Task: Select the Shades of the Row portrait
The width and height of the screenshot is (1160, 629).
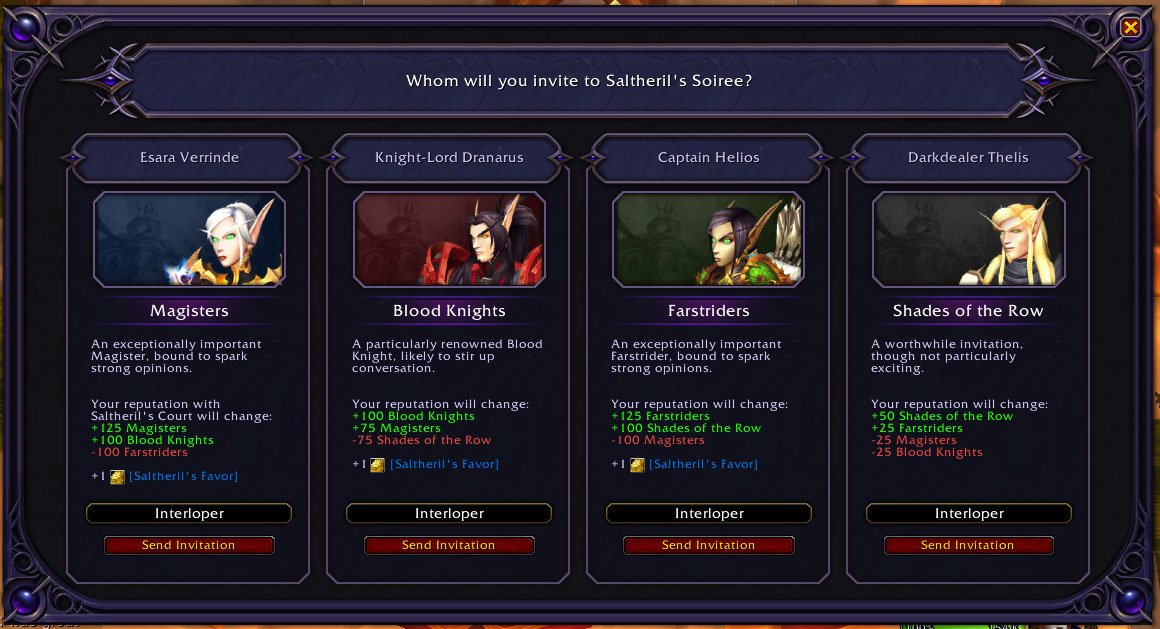Action: coord(968,240)
